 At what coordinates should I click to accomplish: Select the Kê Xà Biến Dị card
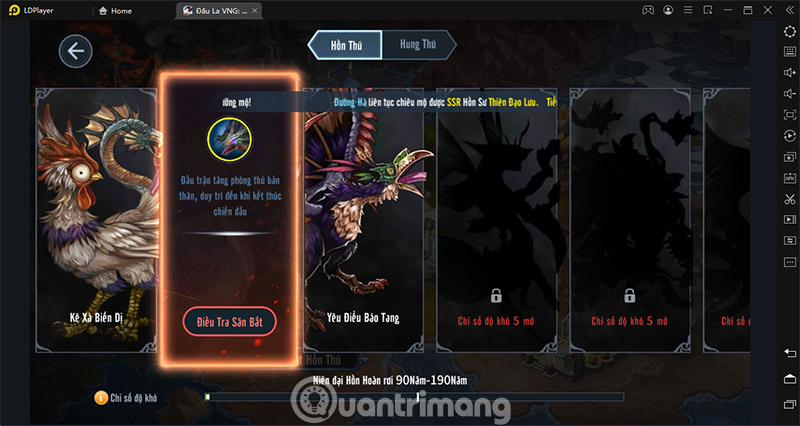[x=96, y=220]
